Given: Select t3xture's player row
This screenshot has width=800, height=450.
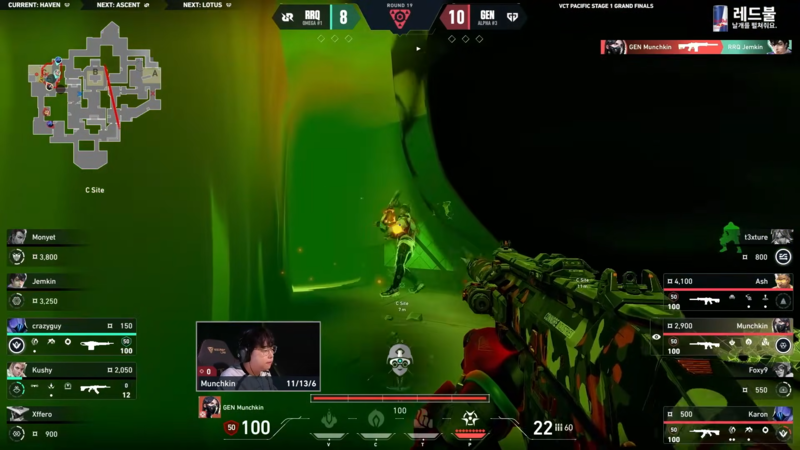Looking at the screenshot, I should click(729, 246).
